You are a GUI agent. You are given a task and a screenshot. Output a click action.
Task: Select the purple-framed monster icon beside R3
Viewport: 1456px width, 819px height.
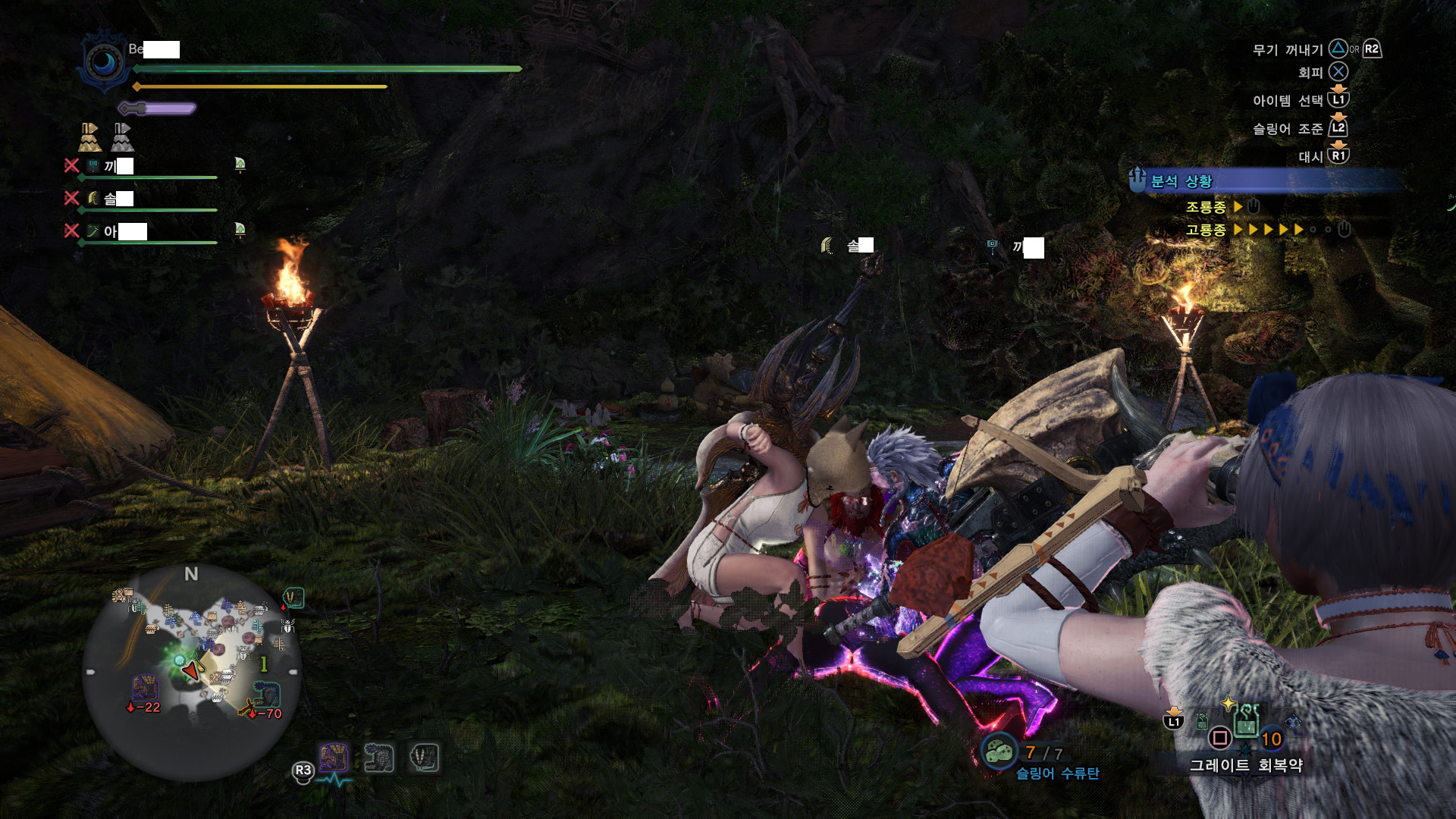tap(333, 758)
